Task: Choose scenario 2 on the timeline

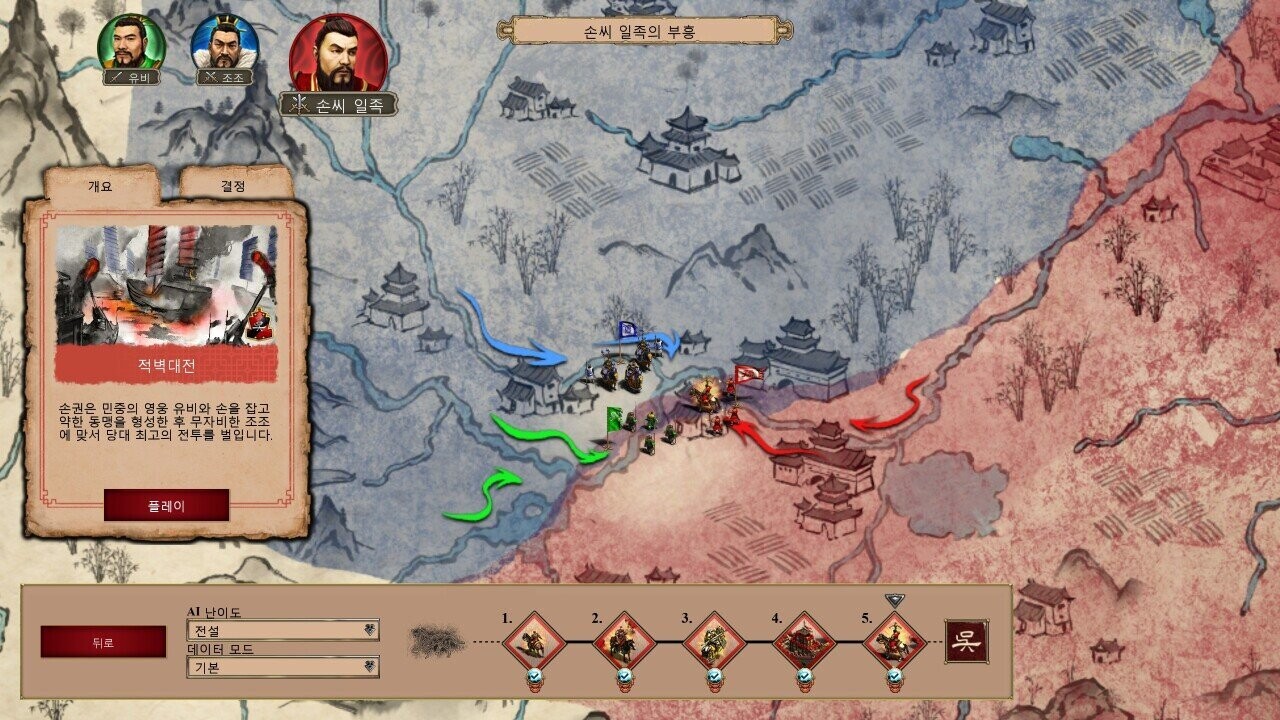Action: point(624,641)
